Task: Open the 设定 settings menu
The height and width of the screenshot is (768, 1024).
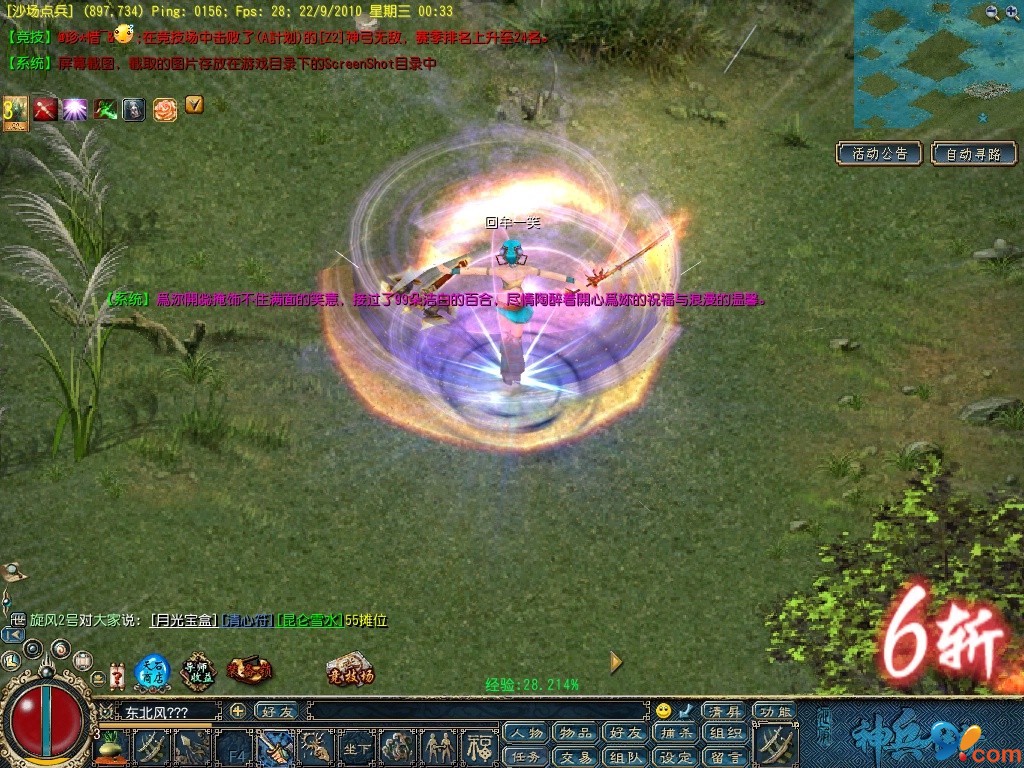Action: point(675,757)
